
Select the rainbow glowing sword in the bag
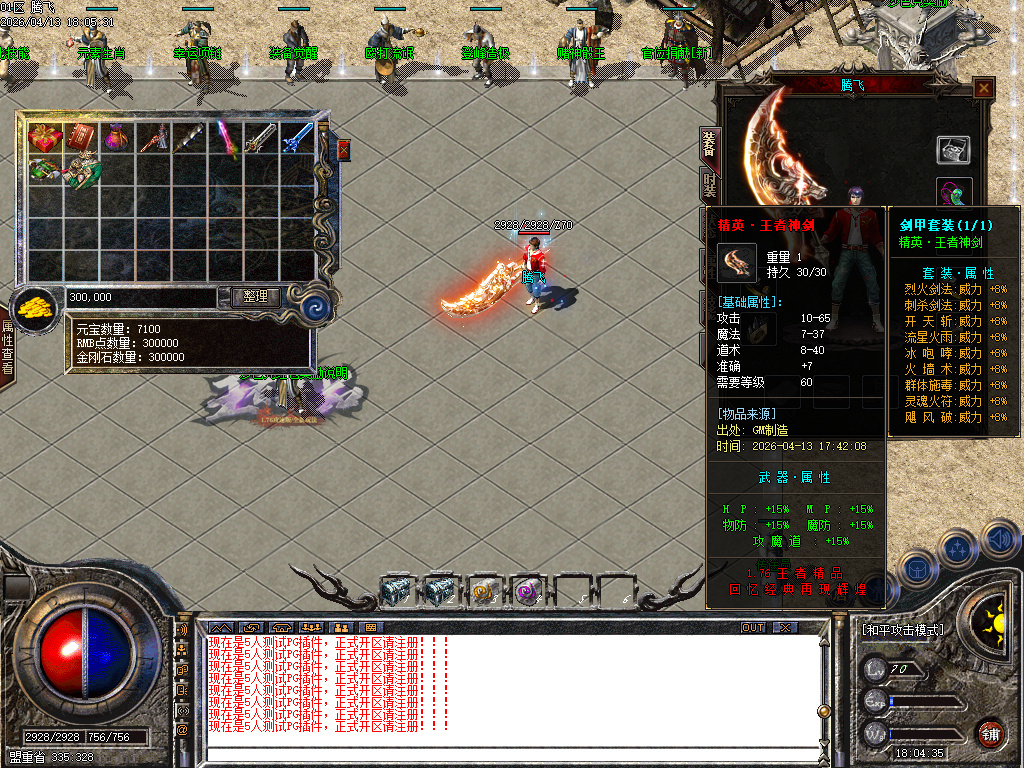coord(226,138)
